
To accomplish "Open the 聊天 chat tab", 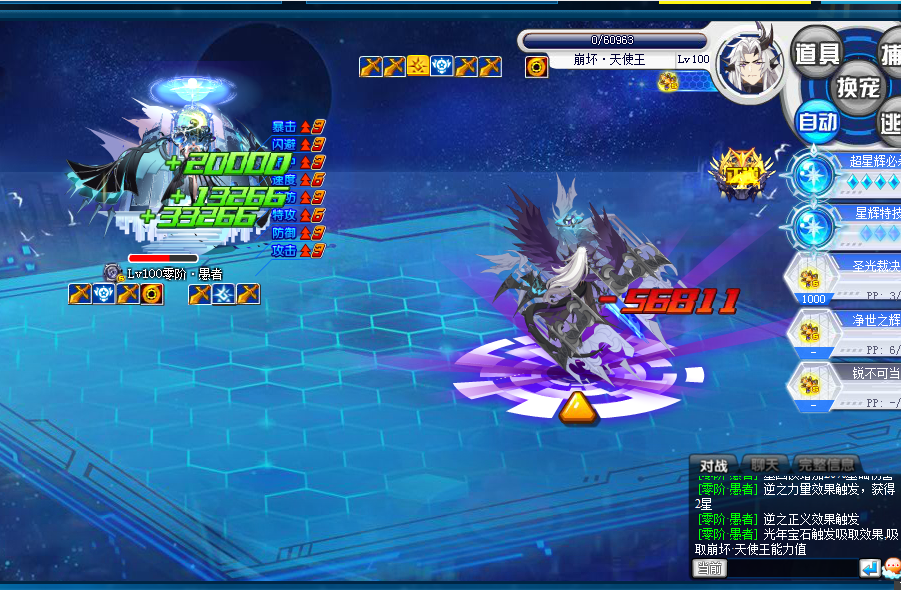I will coord(764,465).
